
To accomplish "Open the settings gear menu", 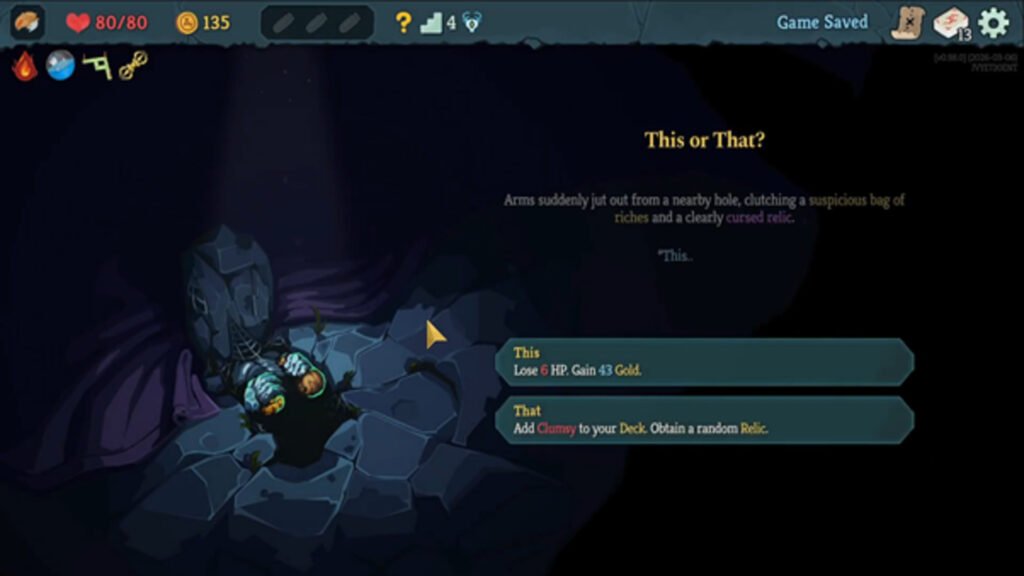I will pos(993,22).
